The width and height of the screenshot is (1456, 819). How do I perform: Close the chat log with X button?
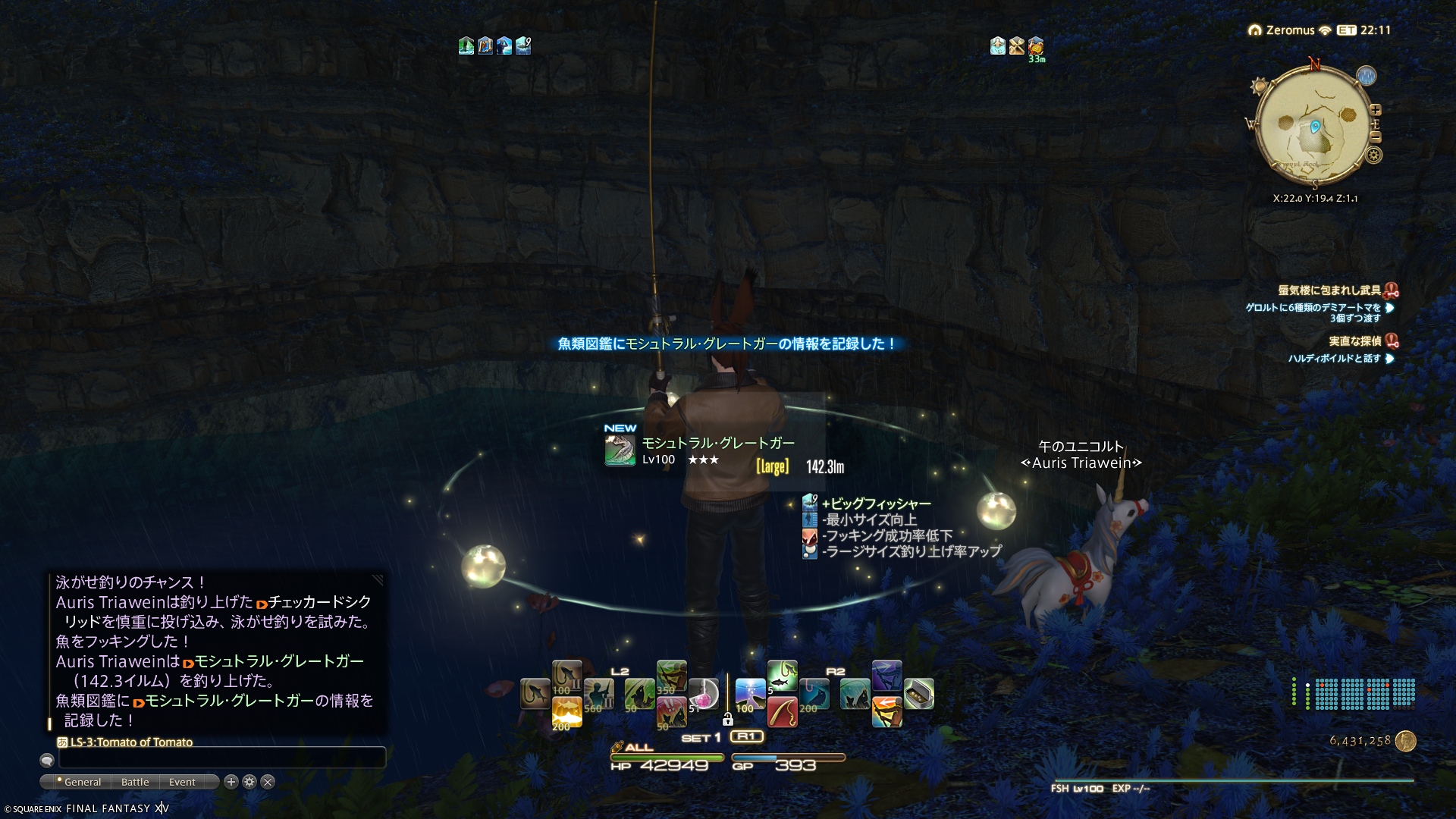point(268,782)
